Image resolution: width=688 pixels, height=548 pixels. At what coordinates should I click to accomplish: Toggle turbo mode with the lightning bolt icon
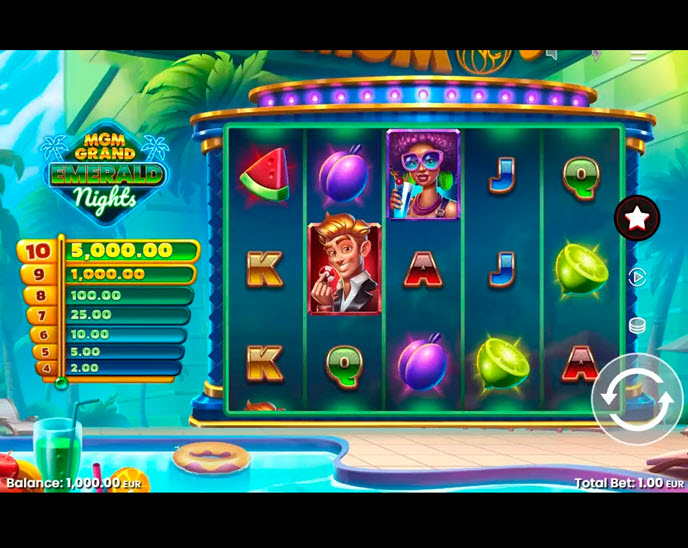pyautogui.click(x=595, y=55)
